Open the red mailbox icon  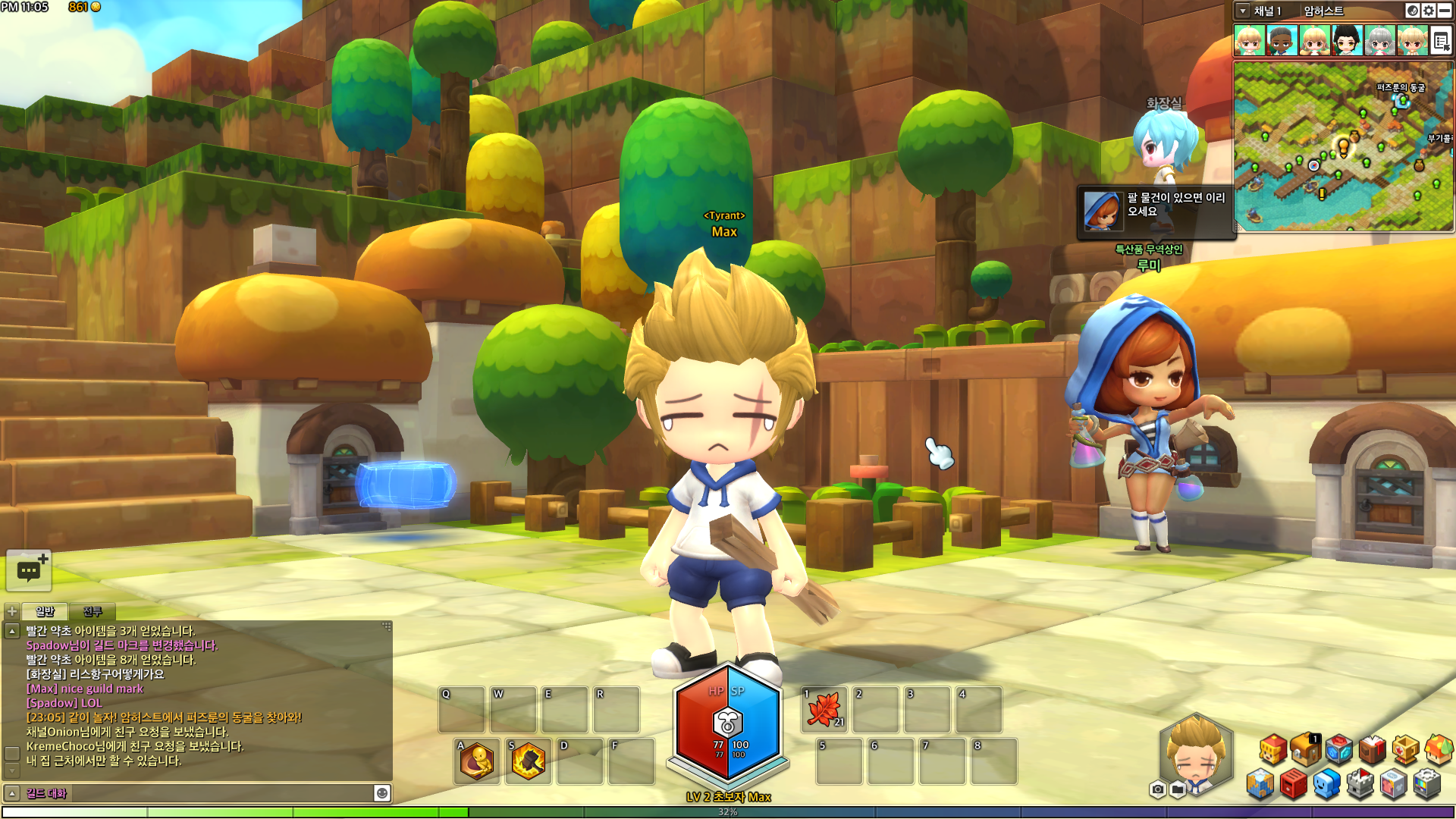(x=1294, y=784)
